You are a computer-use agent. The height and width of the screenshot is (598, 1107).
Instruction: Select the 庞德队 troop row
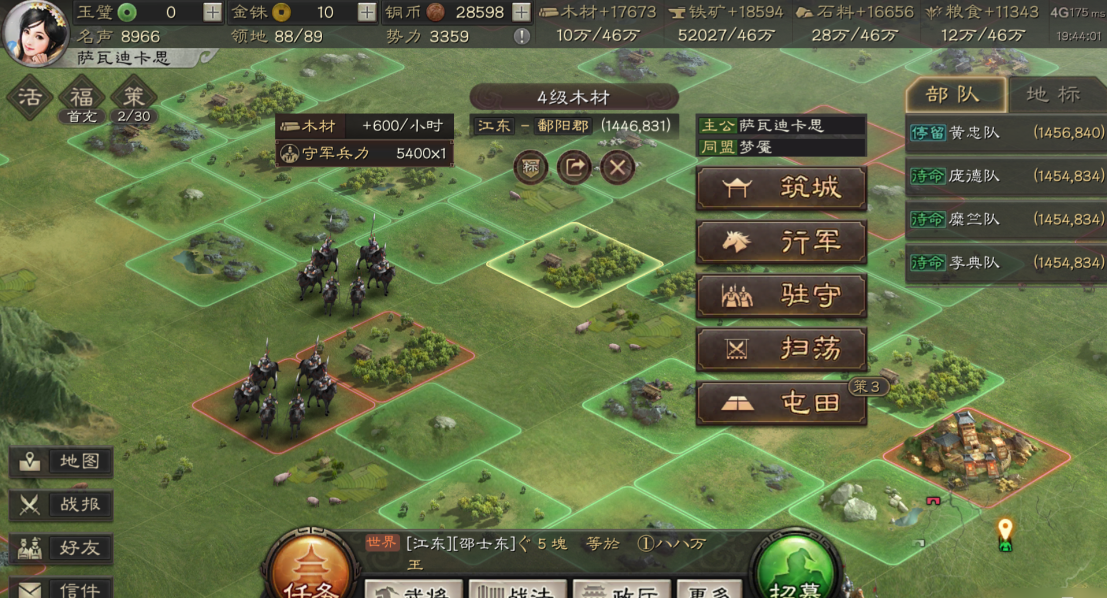coord(1005,176)
